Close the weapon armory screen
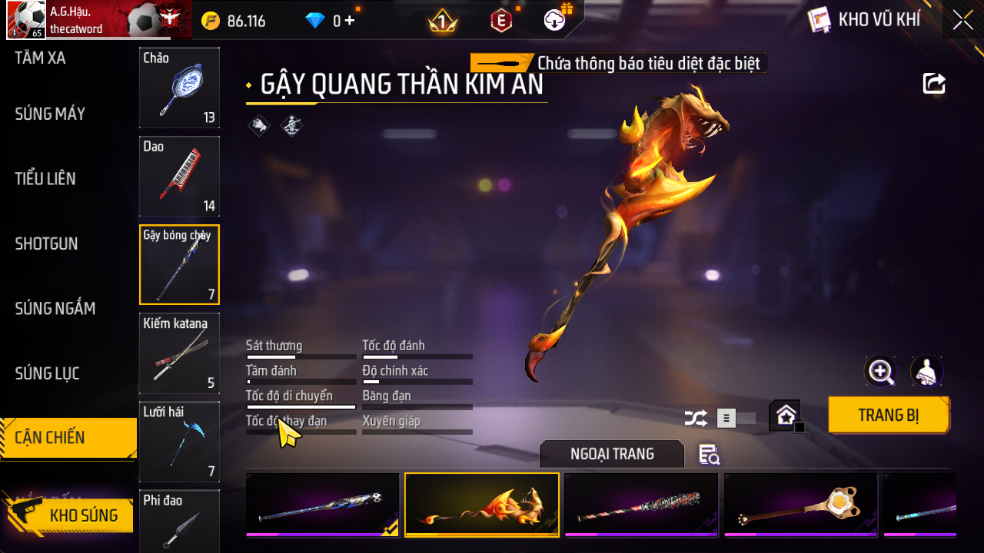This screenshot has width=984, height=553. coord(962,20)
